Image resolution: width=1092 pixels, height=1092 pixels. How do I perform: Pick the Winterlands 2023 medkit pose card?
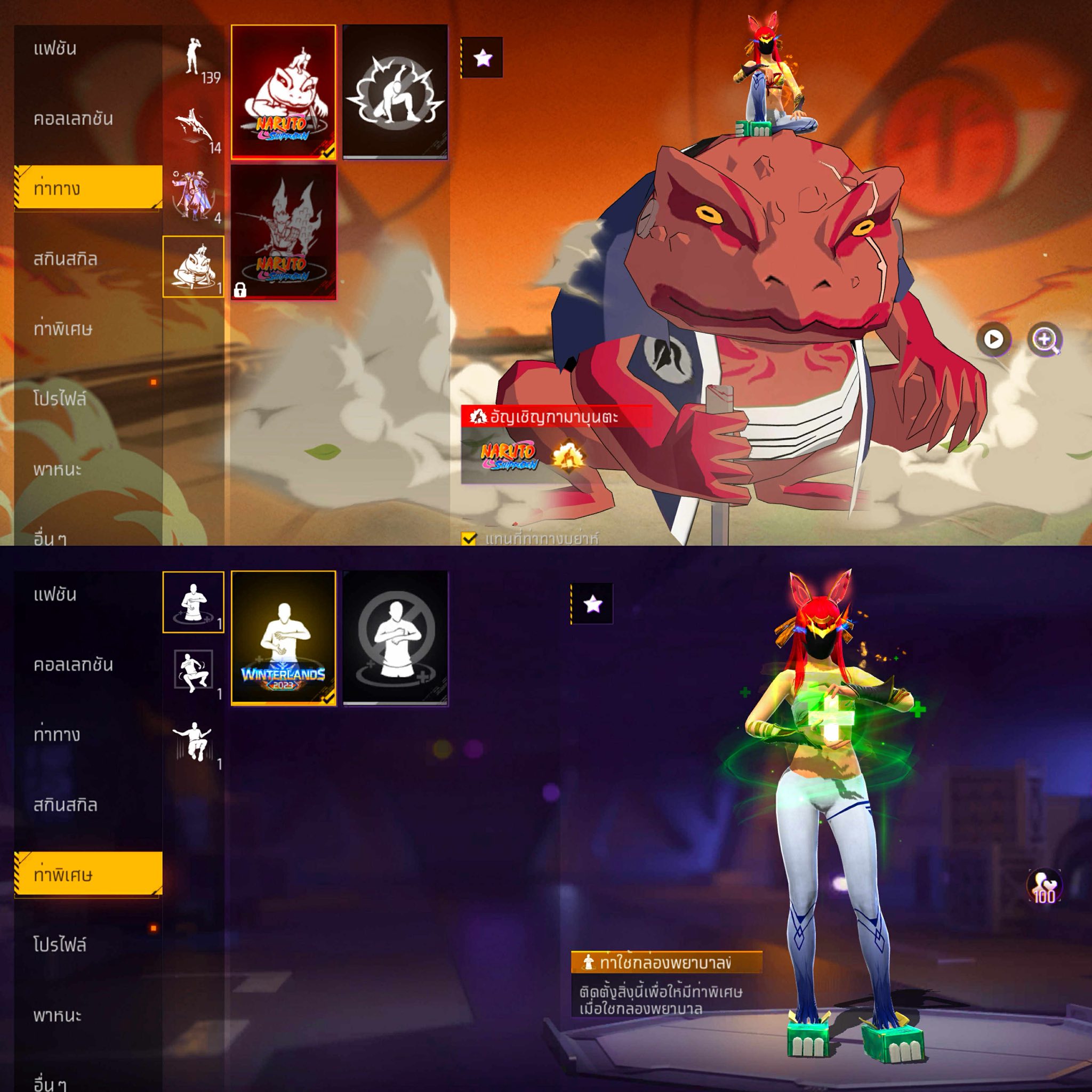(283, 638)
